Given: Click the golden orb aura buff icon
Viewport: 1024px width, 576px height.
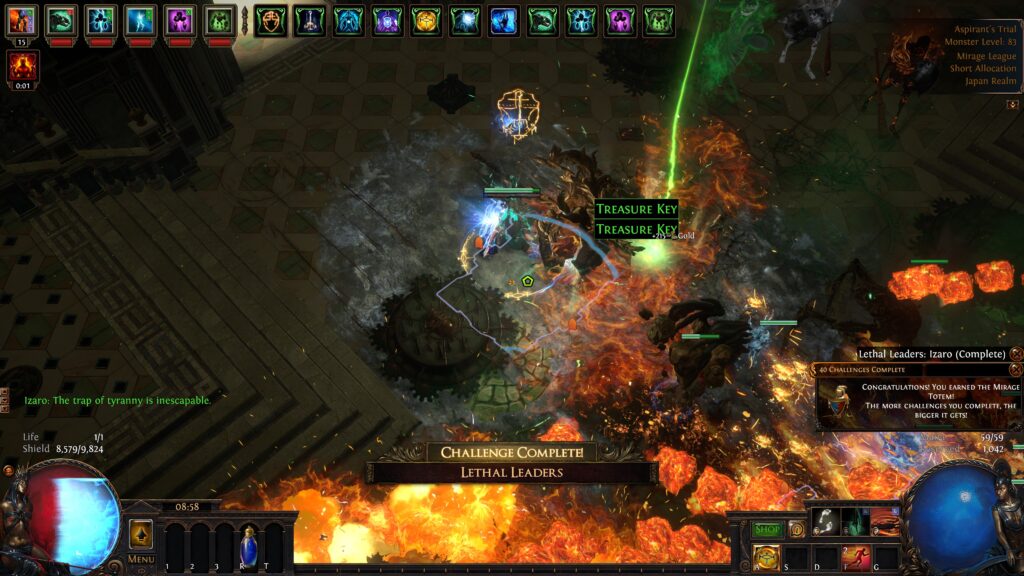Looking at the screenshot, I should pos(426,20).
